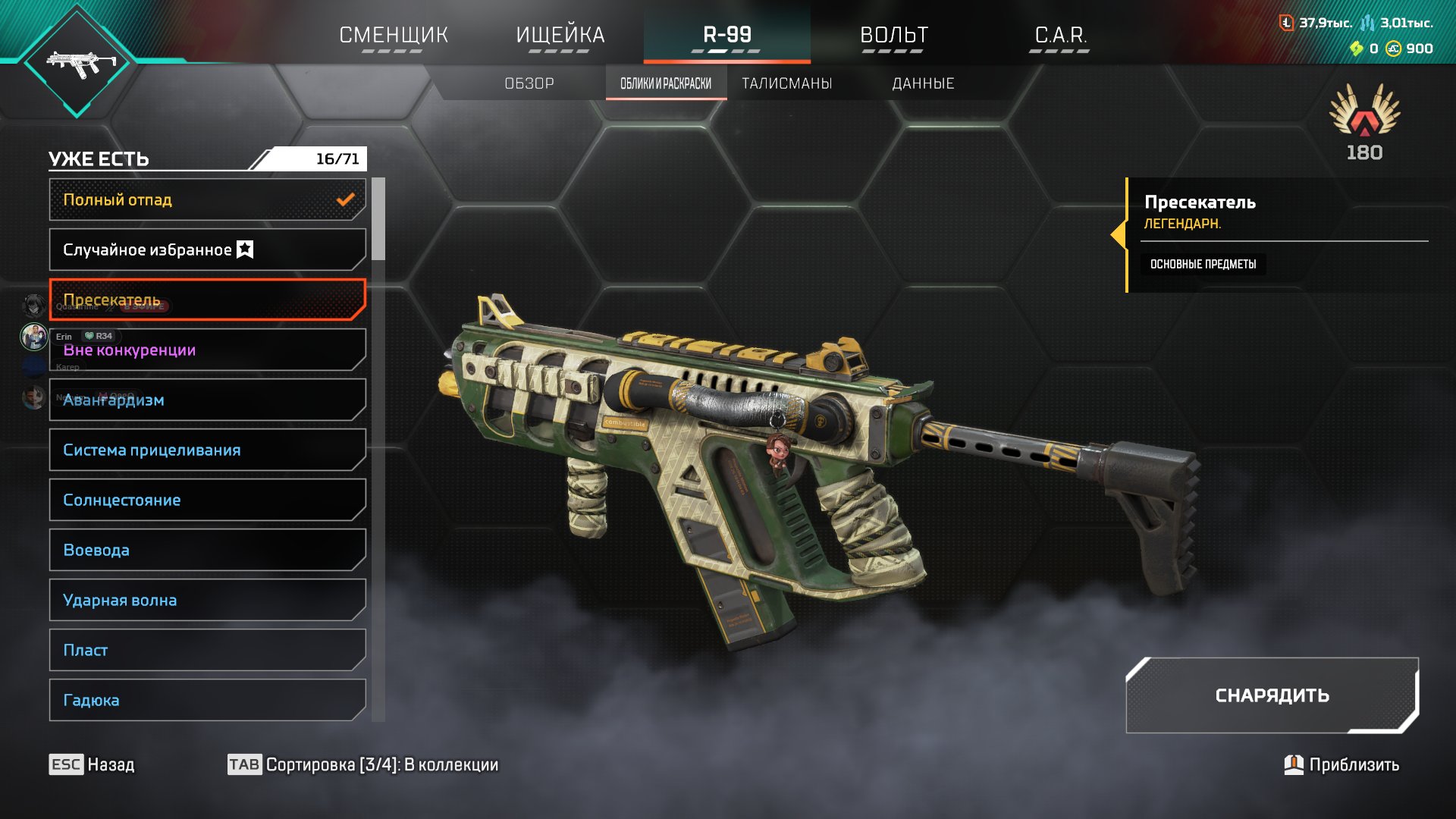This screenshot has height=819, width=1456.
Task: Choose the Гадюка skin
Action: (207, 700)
